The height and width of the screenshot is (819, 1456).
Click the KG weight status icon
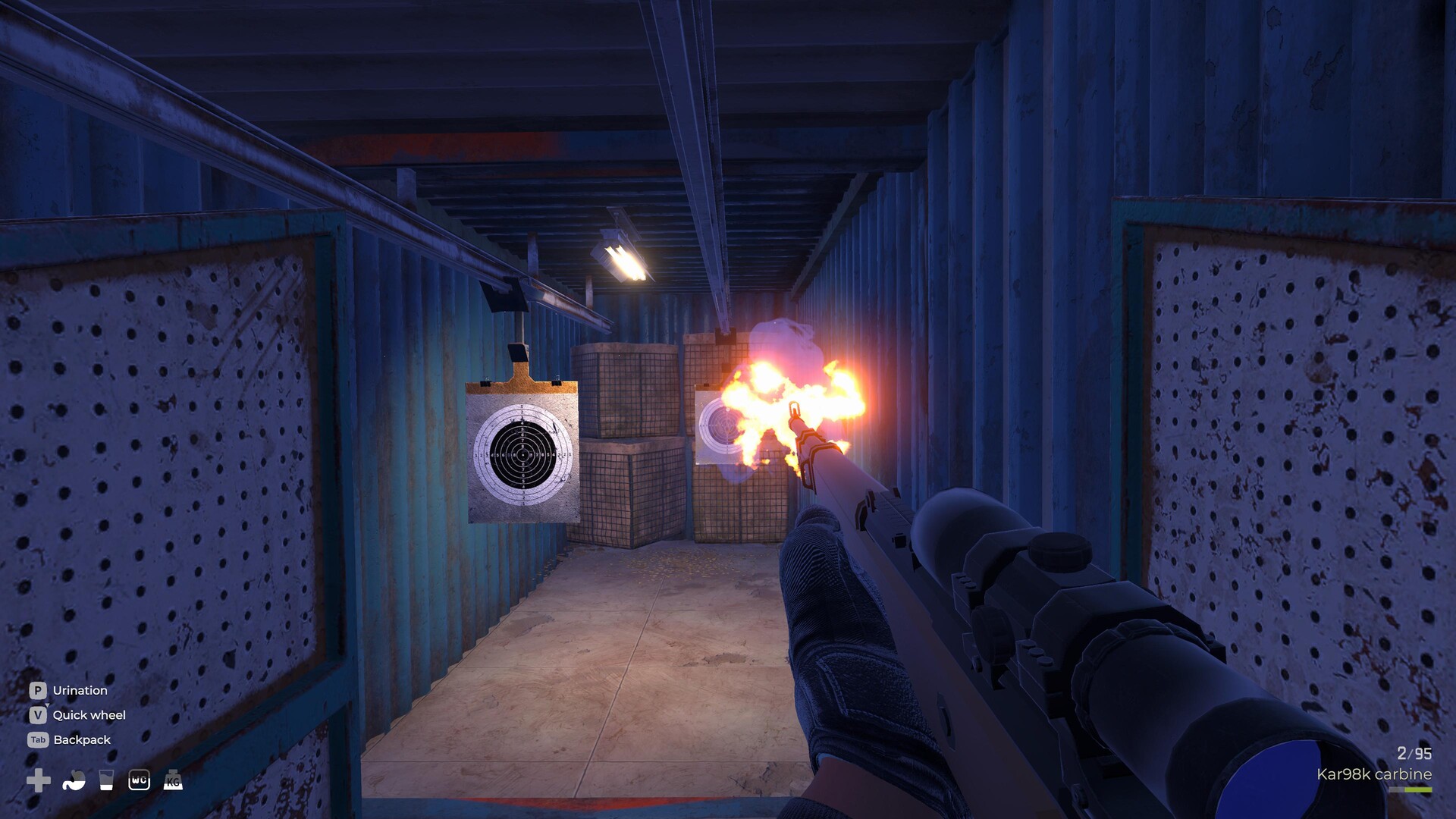[x=172, y=780]
